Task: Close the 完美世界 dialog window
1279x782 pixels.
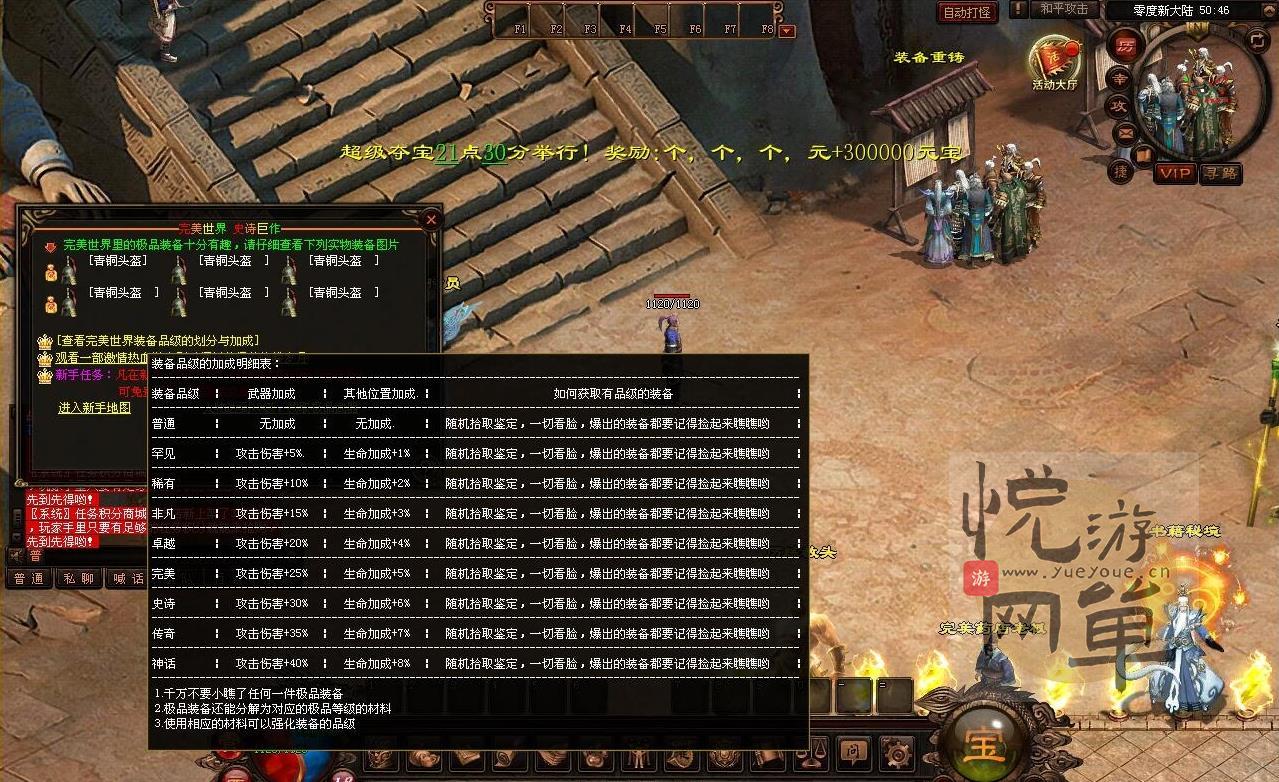Action: click(431, 219)
